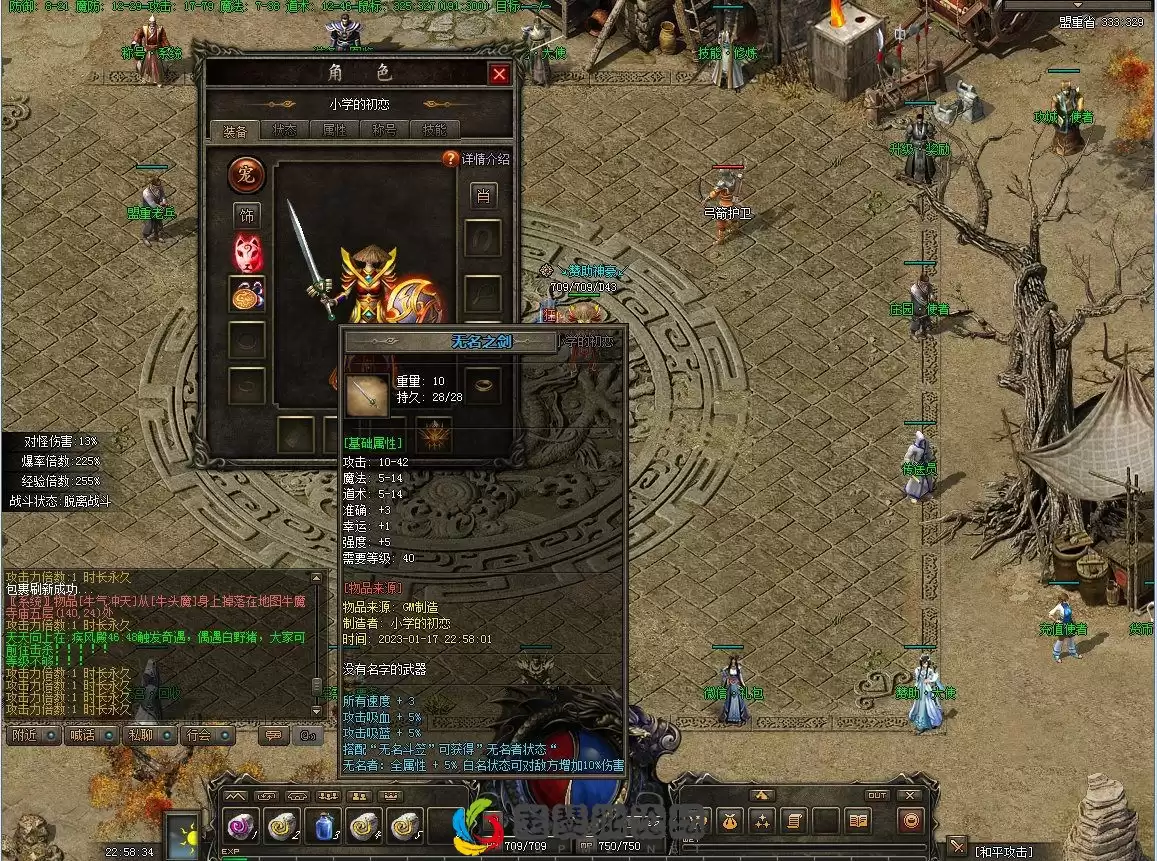
Task: Choose the 私聊 private chat channel
Action: click(142, 735)
